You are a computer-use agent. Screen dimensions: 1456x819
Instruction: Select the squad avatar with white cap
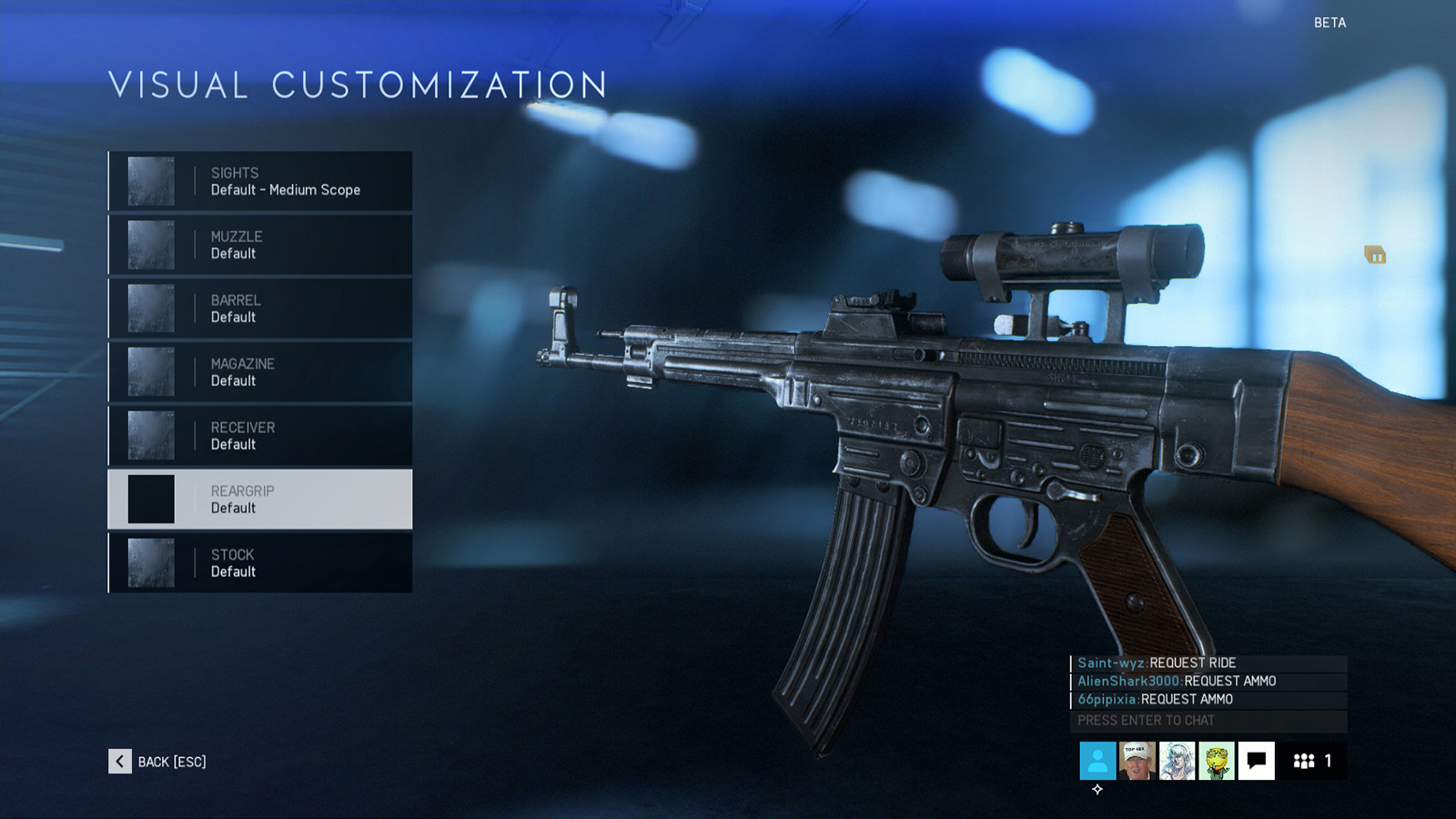click(x=1137, y=761)
